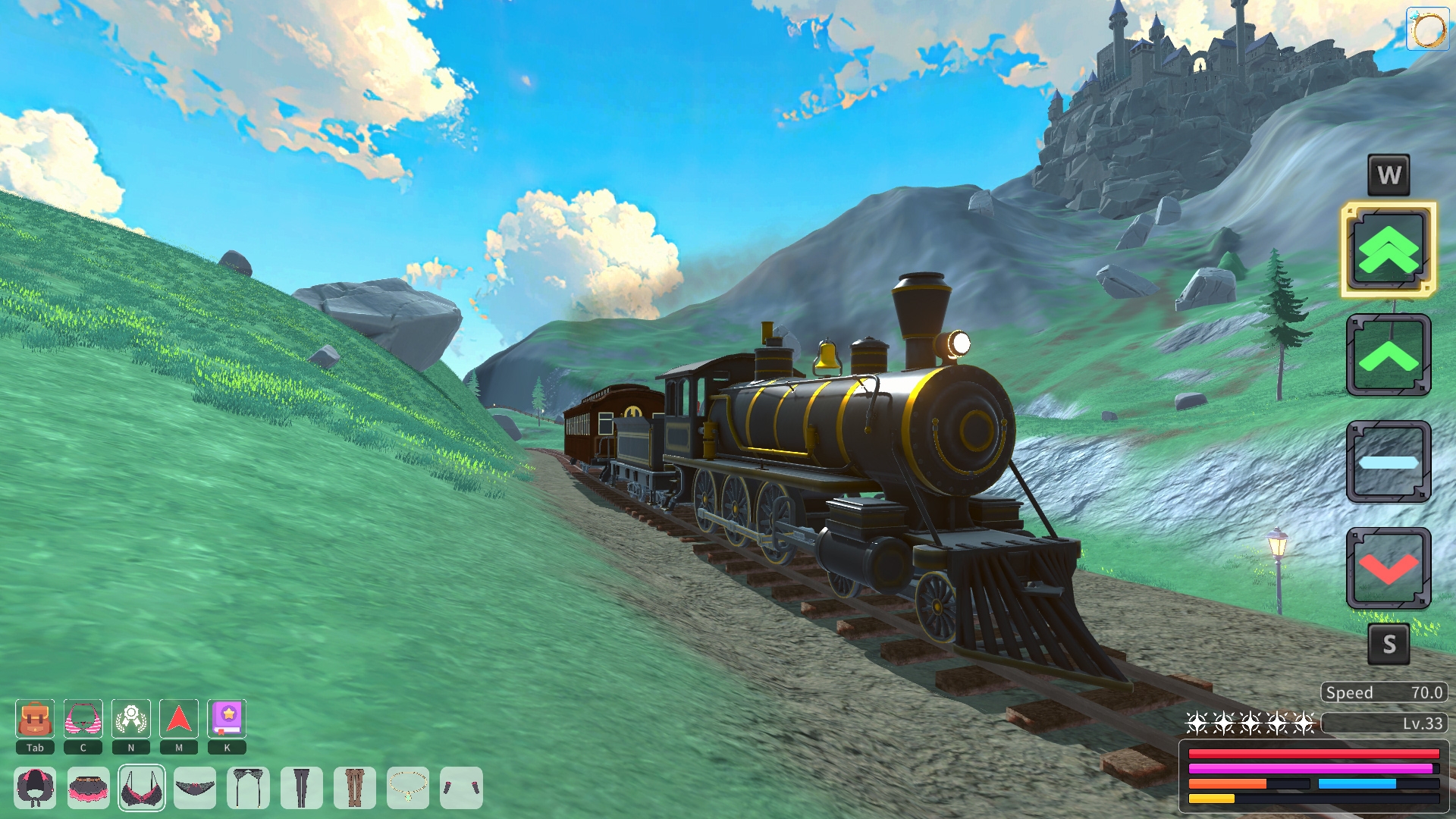Select the black hood headwear slot

click(35, 788)
